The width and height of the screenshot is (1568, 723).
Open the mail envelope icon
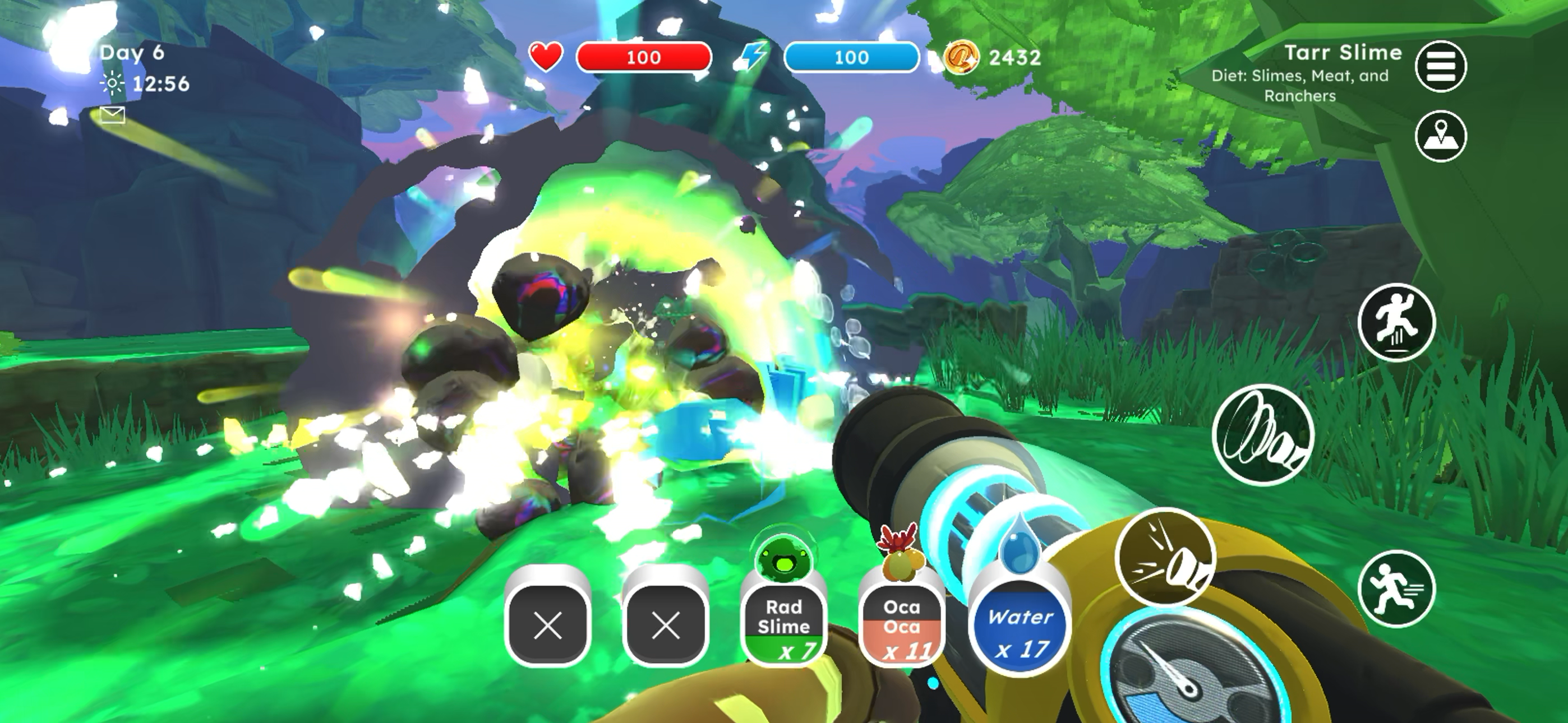point(112,114)
